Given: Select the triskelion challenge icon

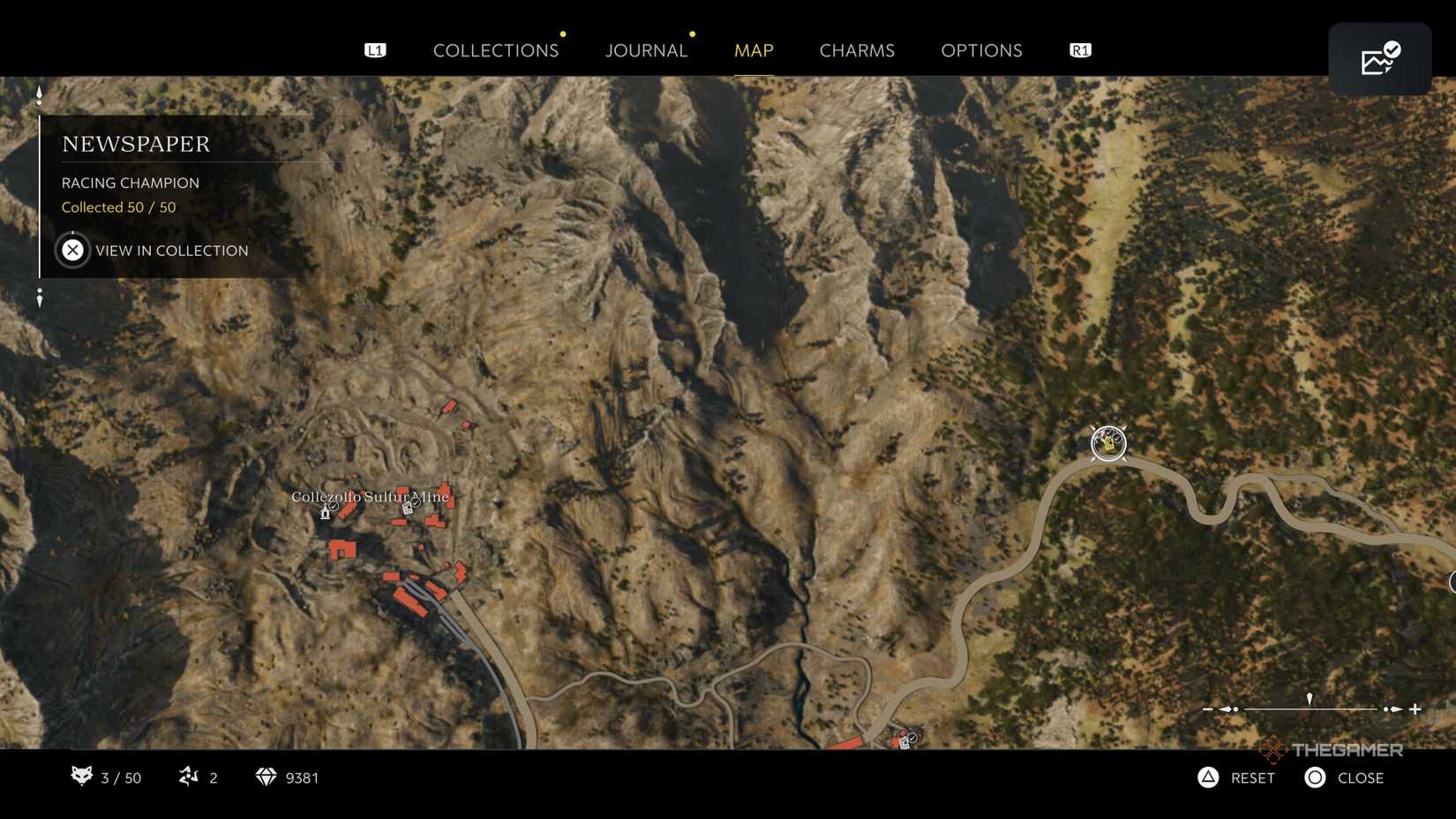Looking at the screenshot, I should (x=188, y=778).
